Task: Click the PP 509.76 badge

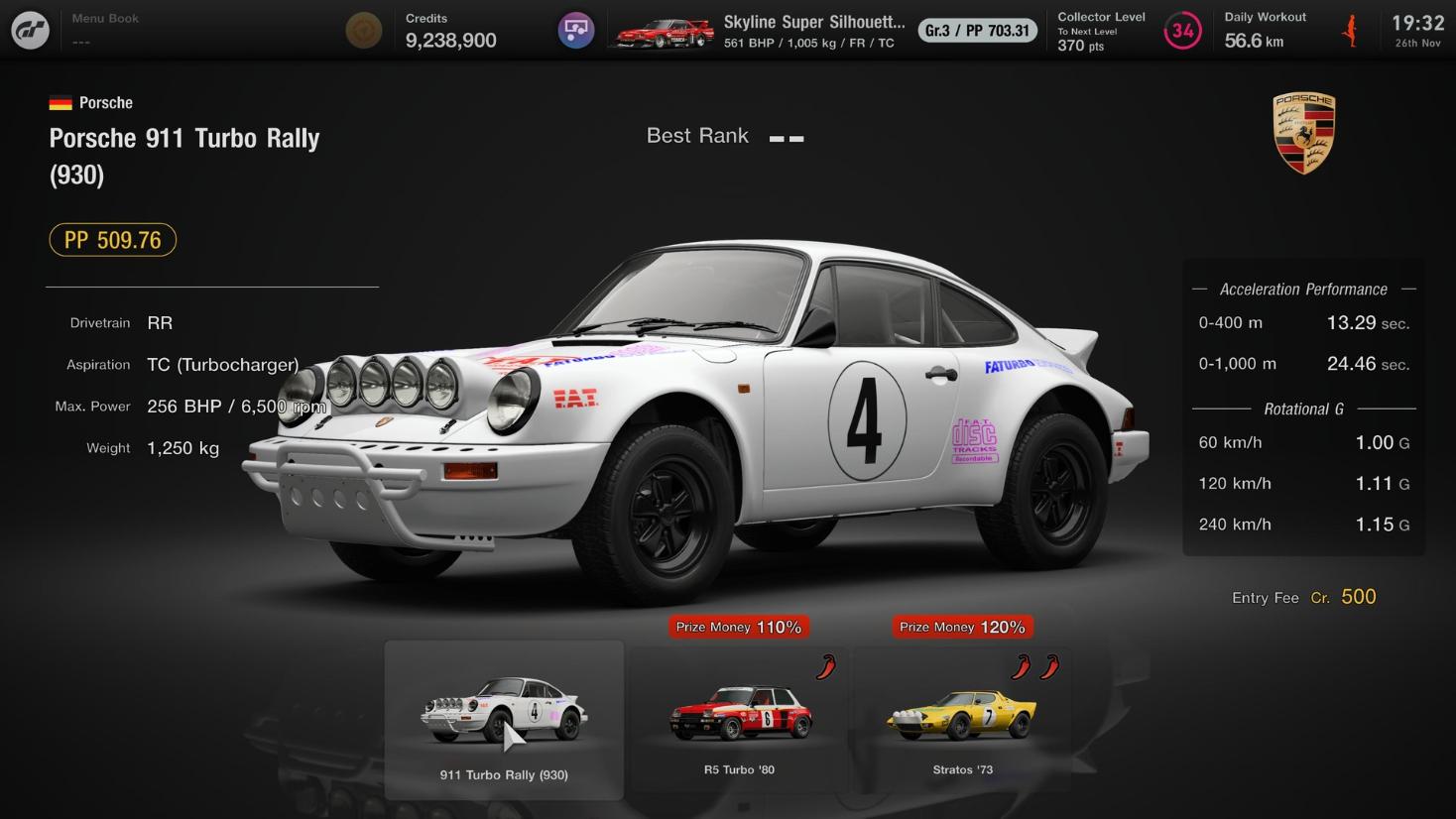Action: [112, 239]
